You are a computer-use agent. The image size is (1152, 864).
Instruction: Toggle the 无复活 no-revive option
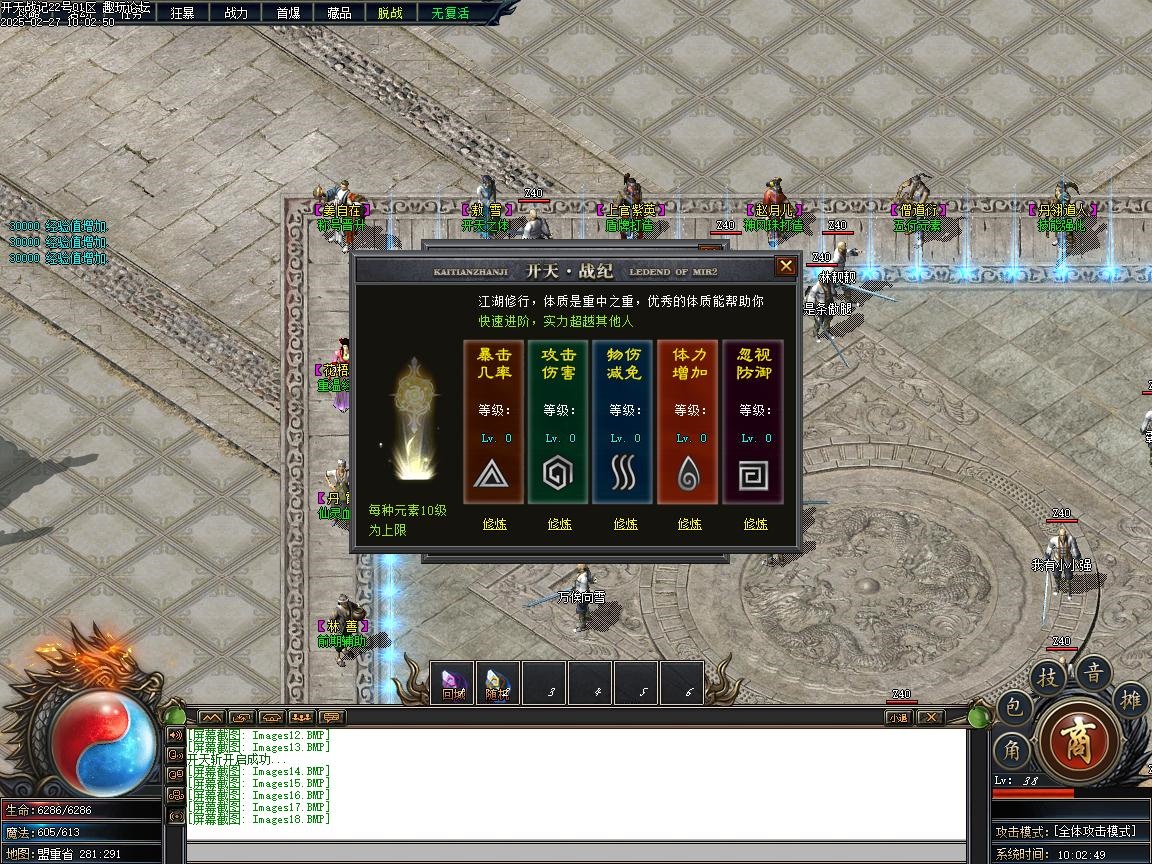450,13
